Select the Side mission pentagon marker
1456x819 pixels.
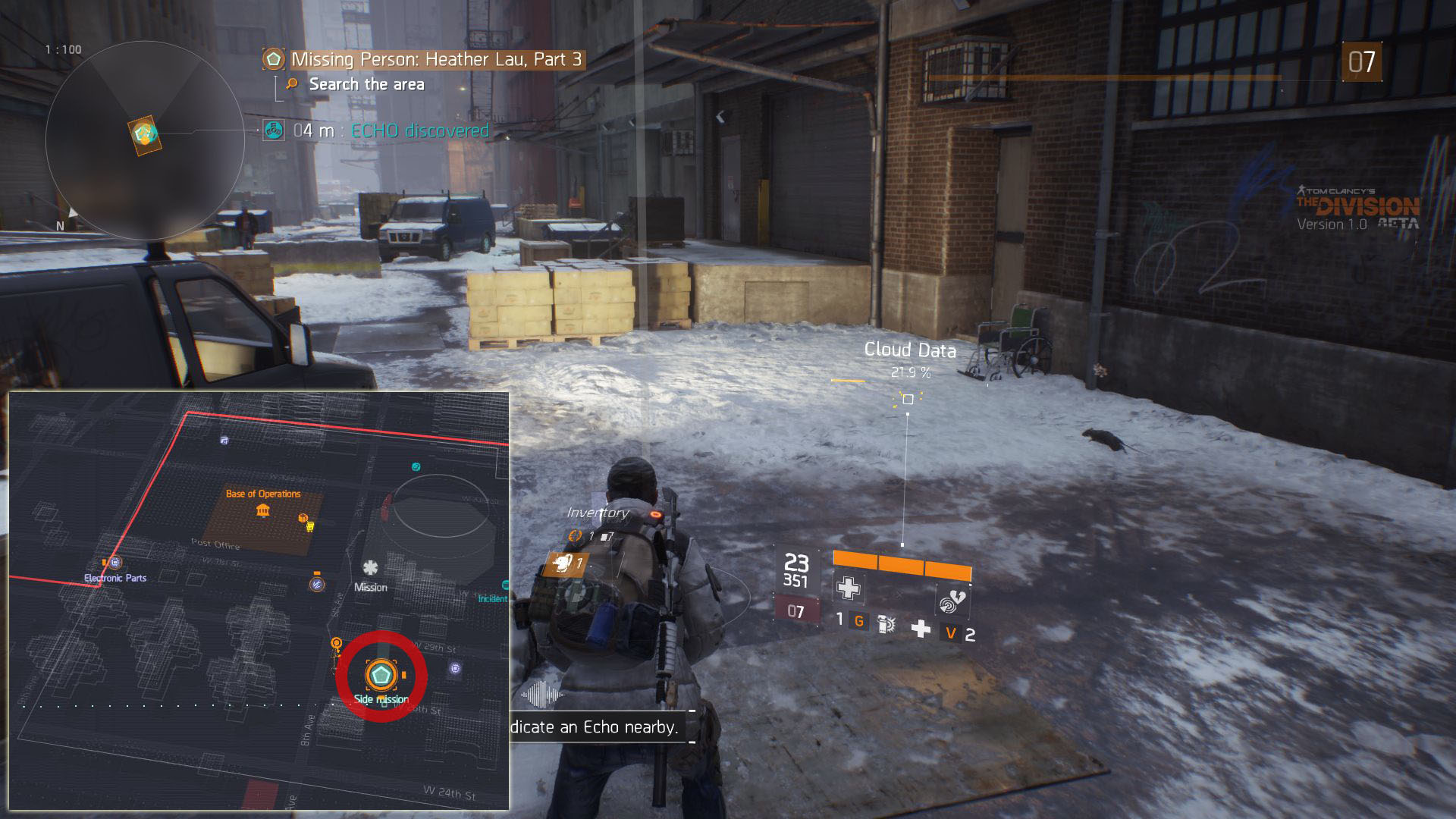tap(380, 673)
